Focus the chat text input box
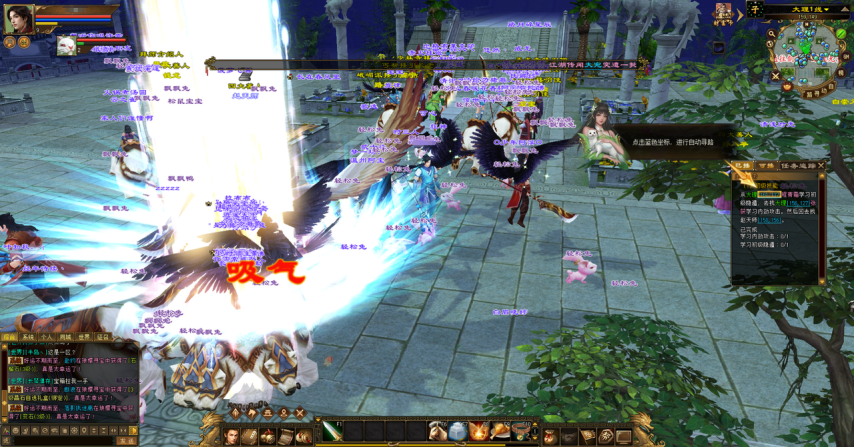854x447 pixels. tap(65, 440)
